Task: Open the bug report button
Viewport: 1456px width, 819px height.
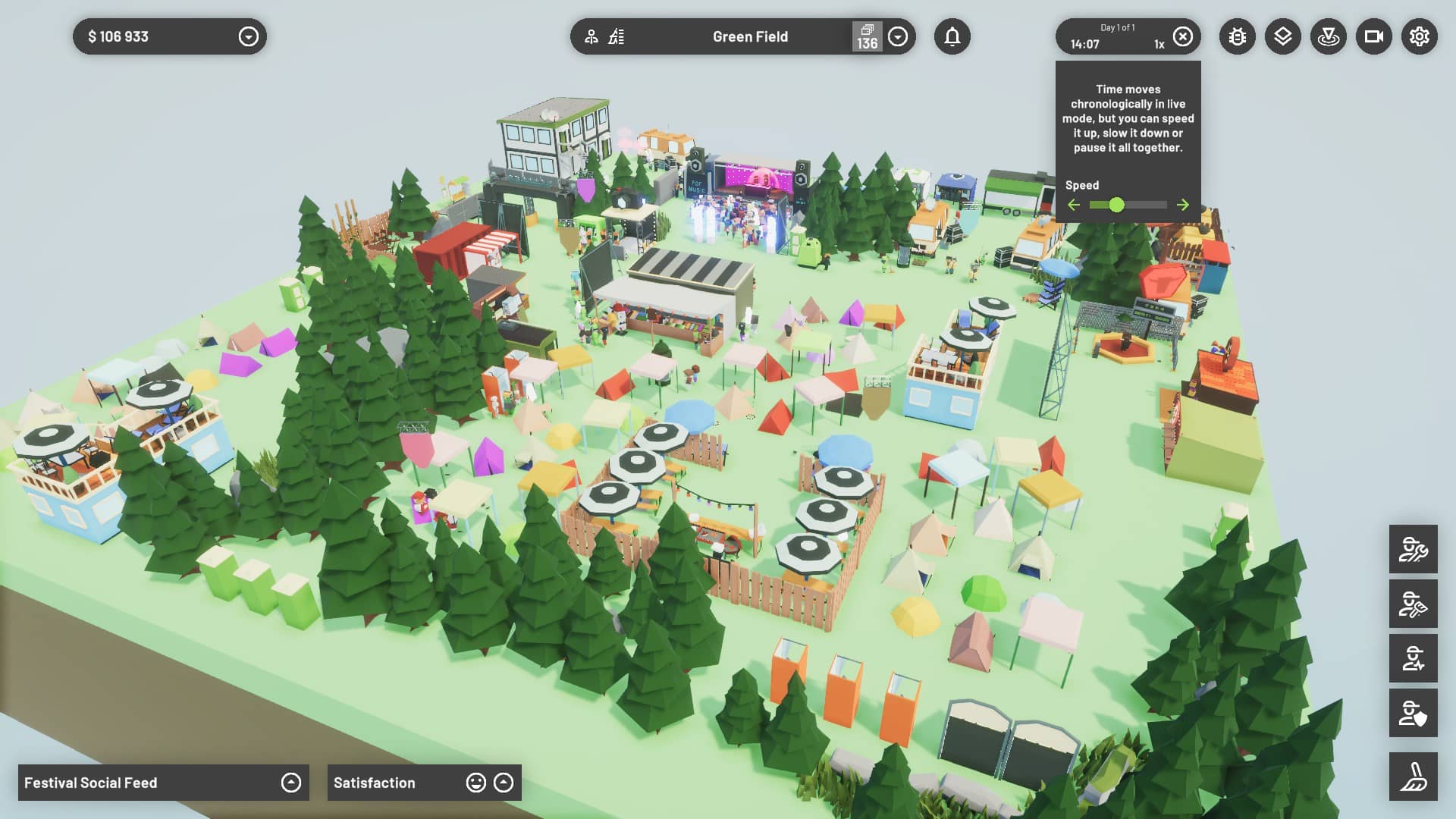Action: (x=1238, y=36)
